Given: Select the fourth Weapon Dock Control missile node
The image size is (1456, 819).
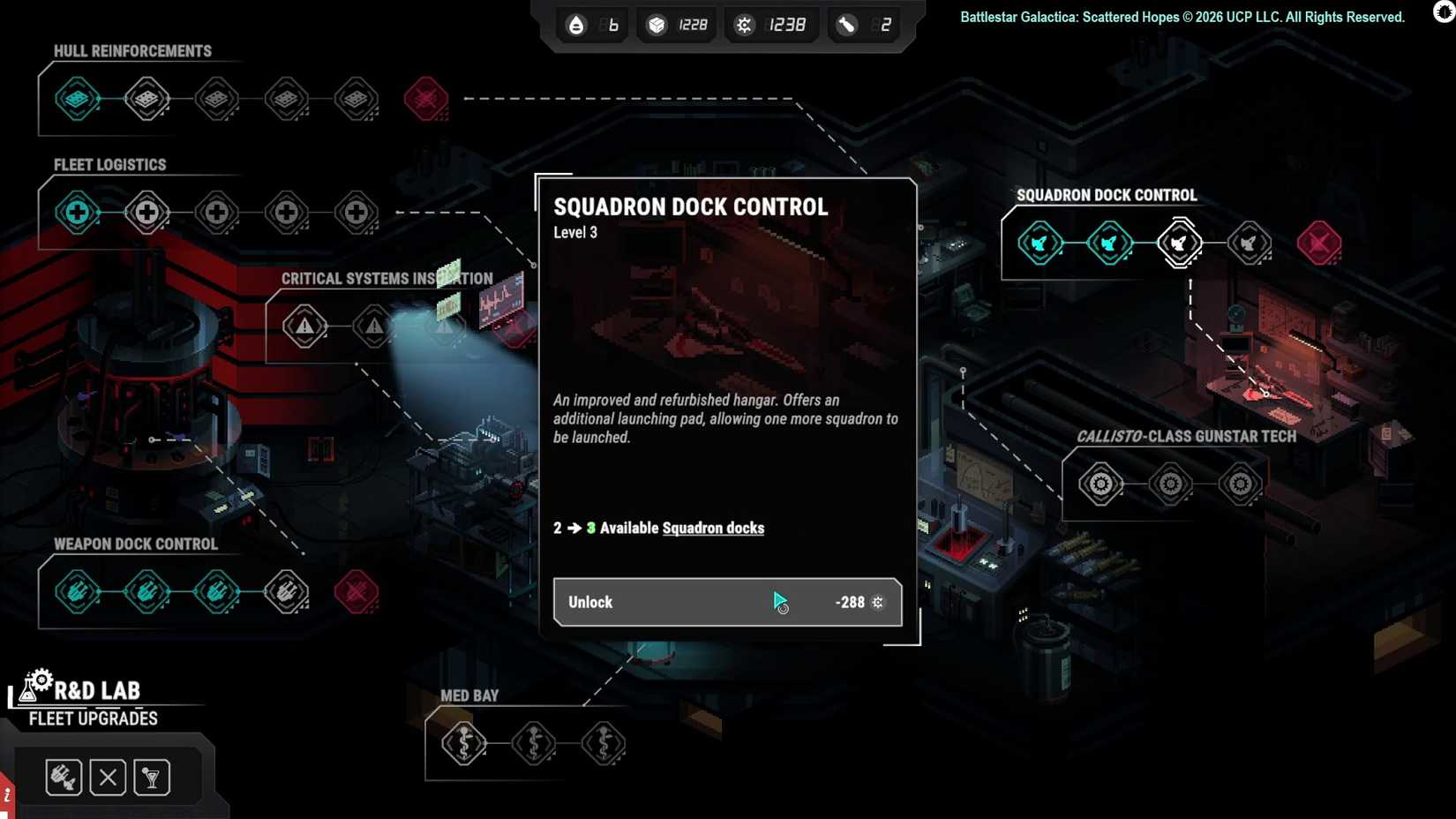Looking at the screenshot, I should point(287,591).
